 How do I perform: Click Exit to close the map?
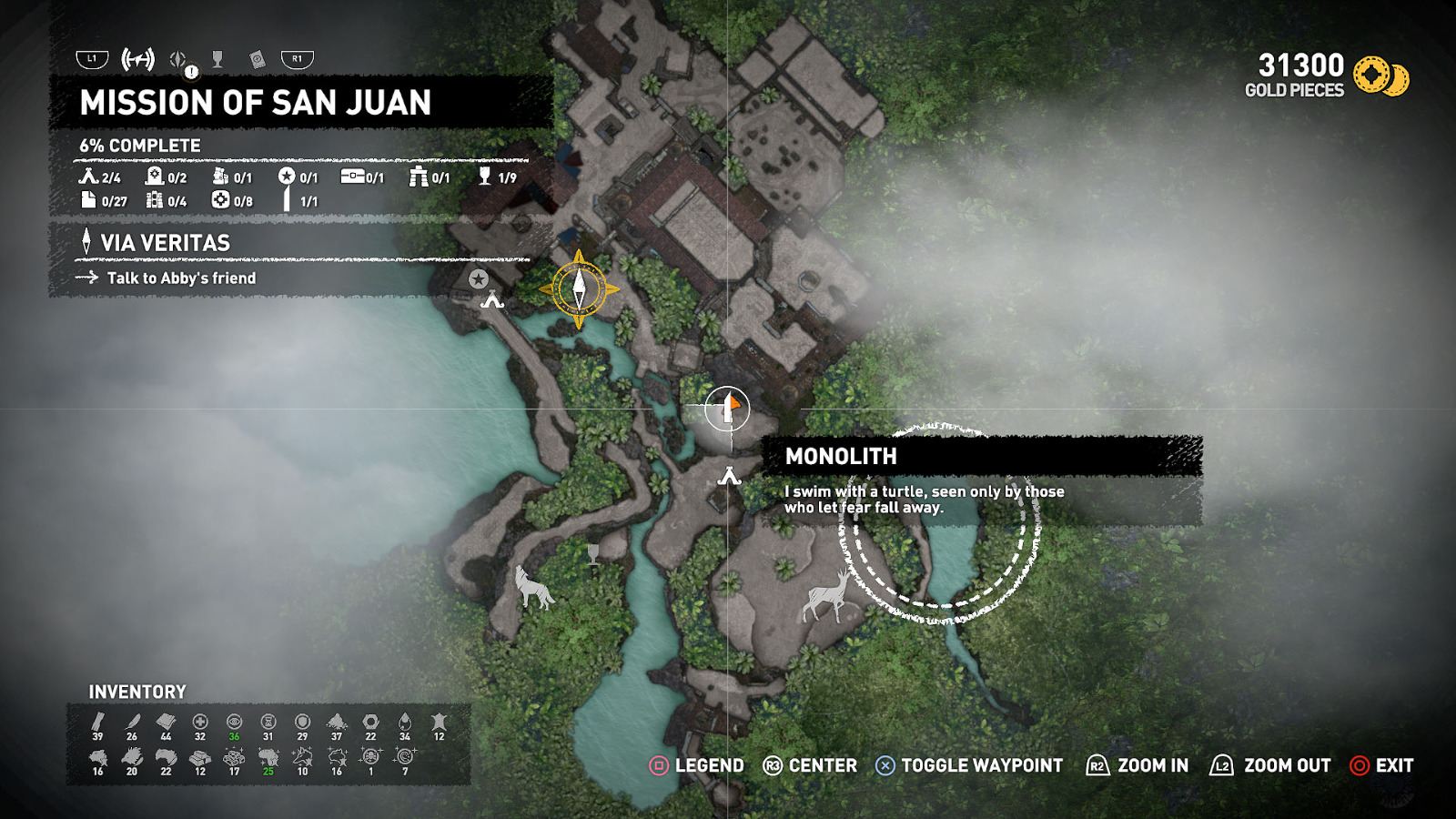pos(1383,765)
